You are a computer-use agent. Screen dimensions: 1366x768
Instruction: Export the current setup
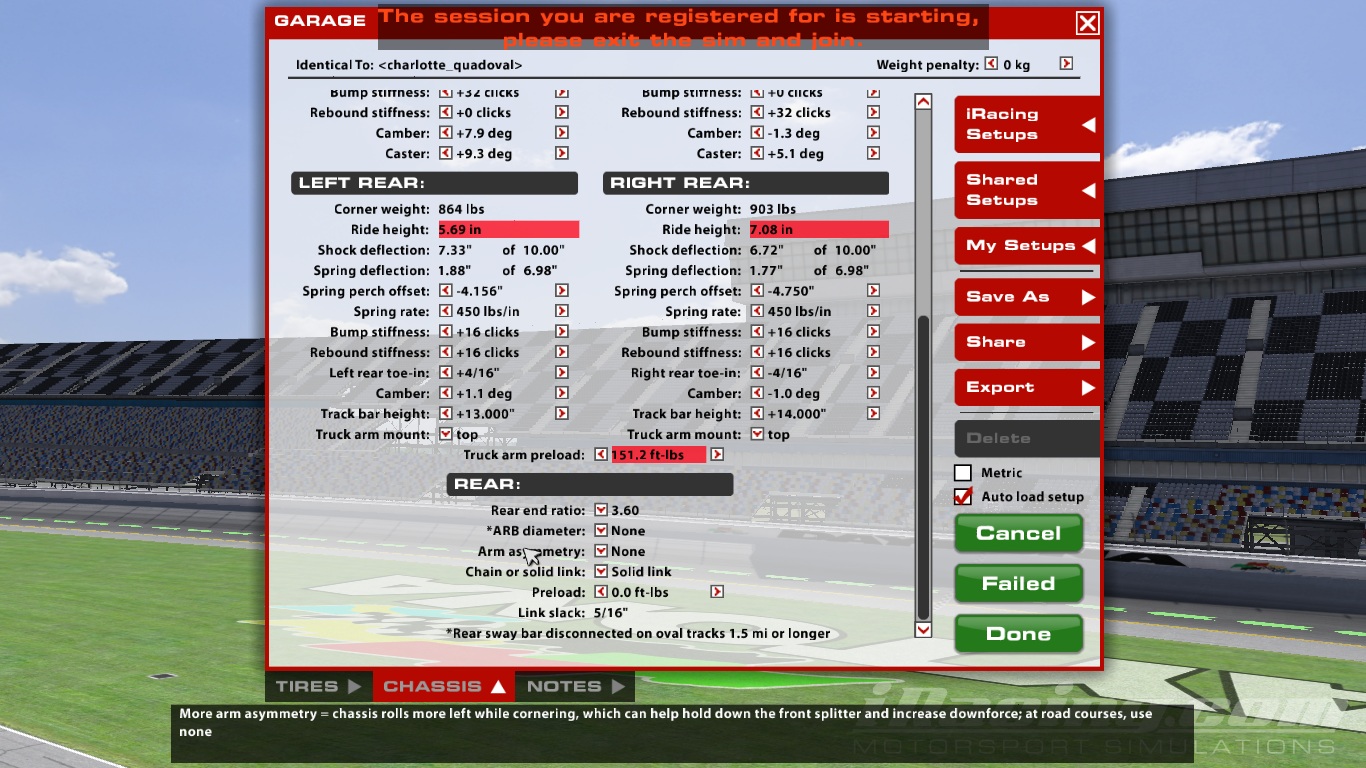point(1027,388)
